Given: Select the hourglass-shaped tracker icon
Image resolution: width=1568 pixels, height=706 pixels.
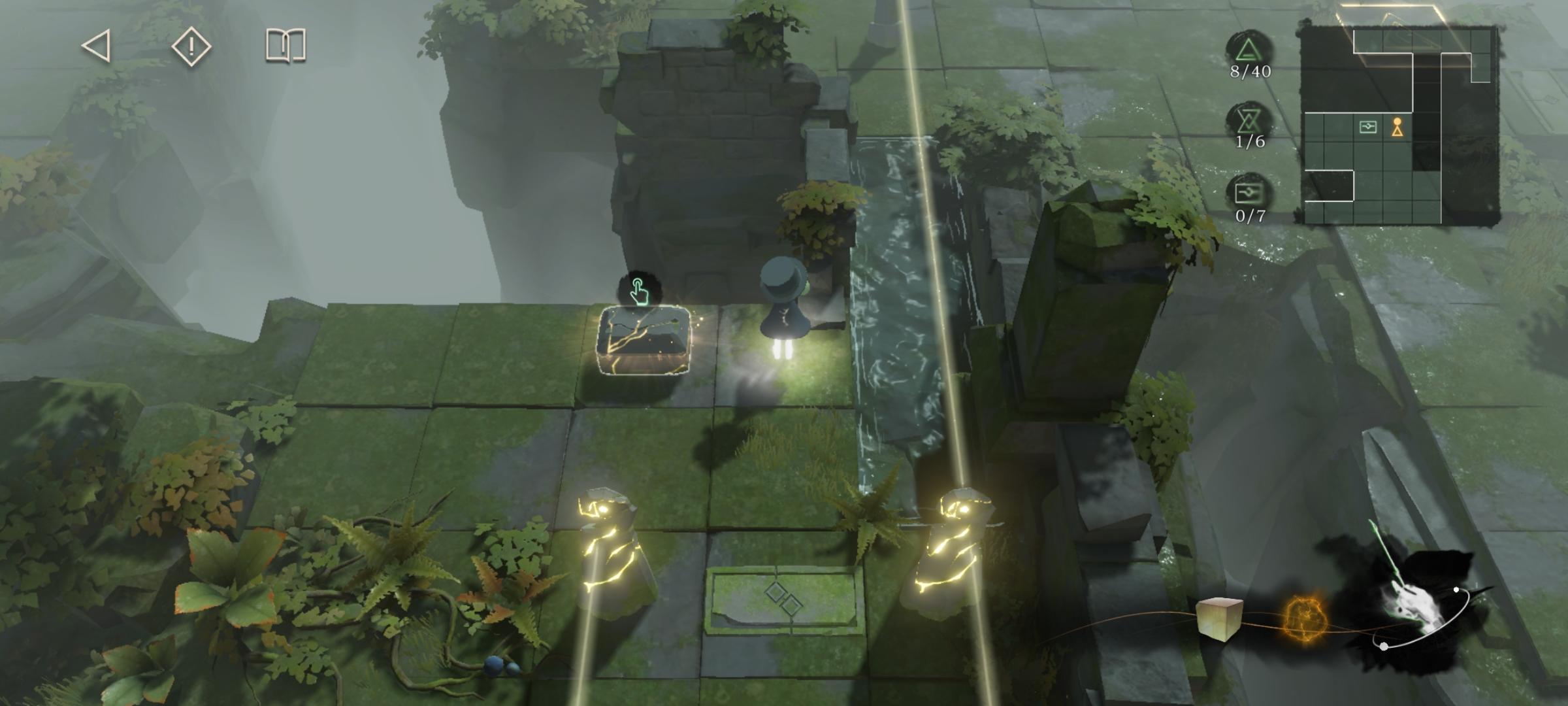Looking at the screenshot, I should (1249, 121).
